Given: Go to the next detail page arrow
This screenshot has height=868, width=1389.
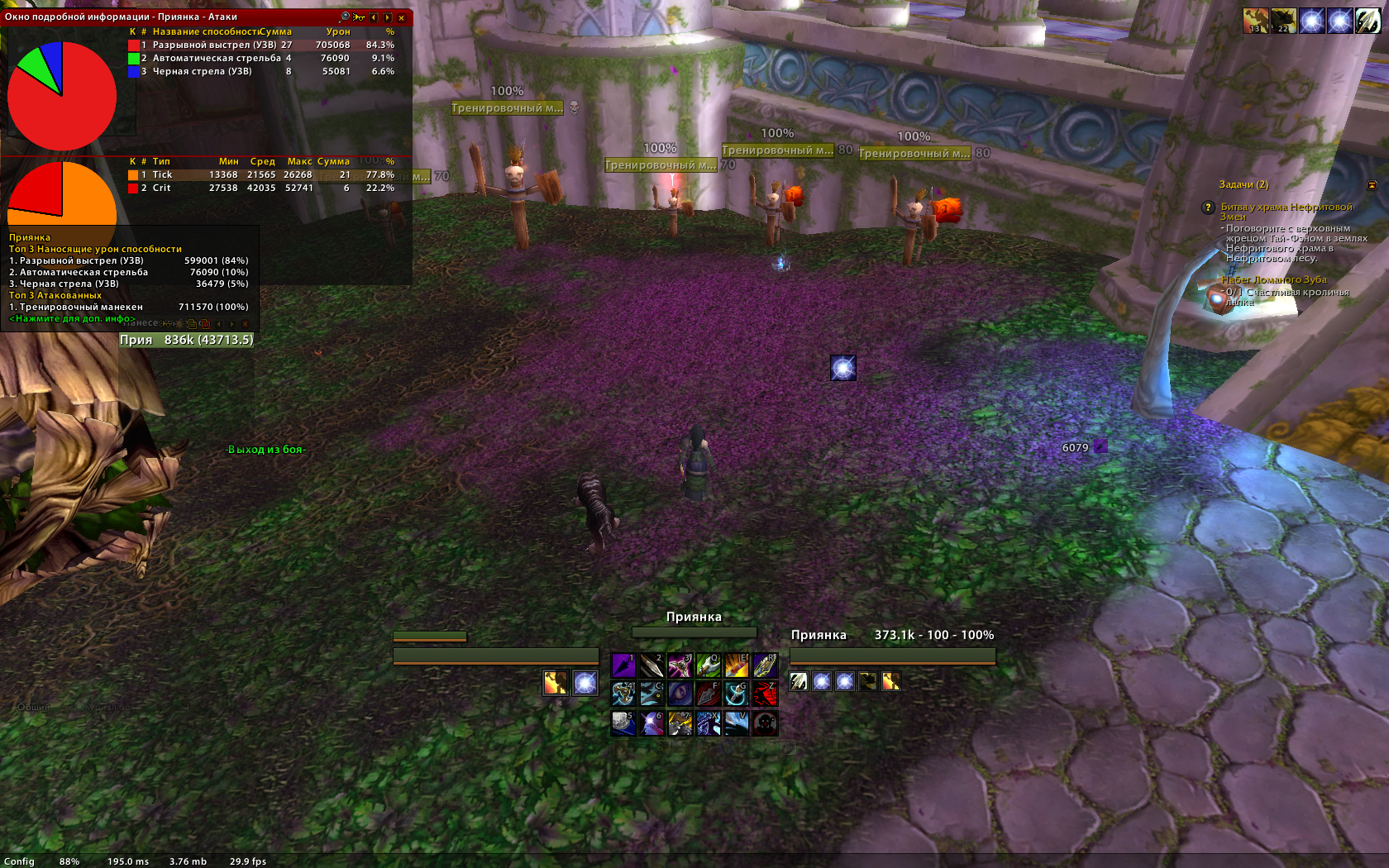Looking at the screenshot, I should click(388, 17).
